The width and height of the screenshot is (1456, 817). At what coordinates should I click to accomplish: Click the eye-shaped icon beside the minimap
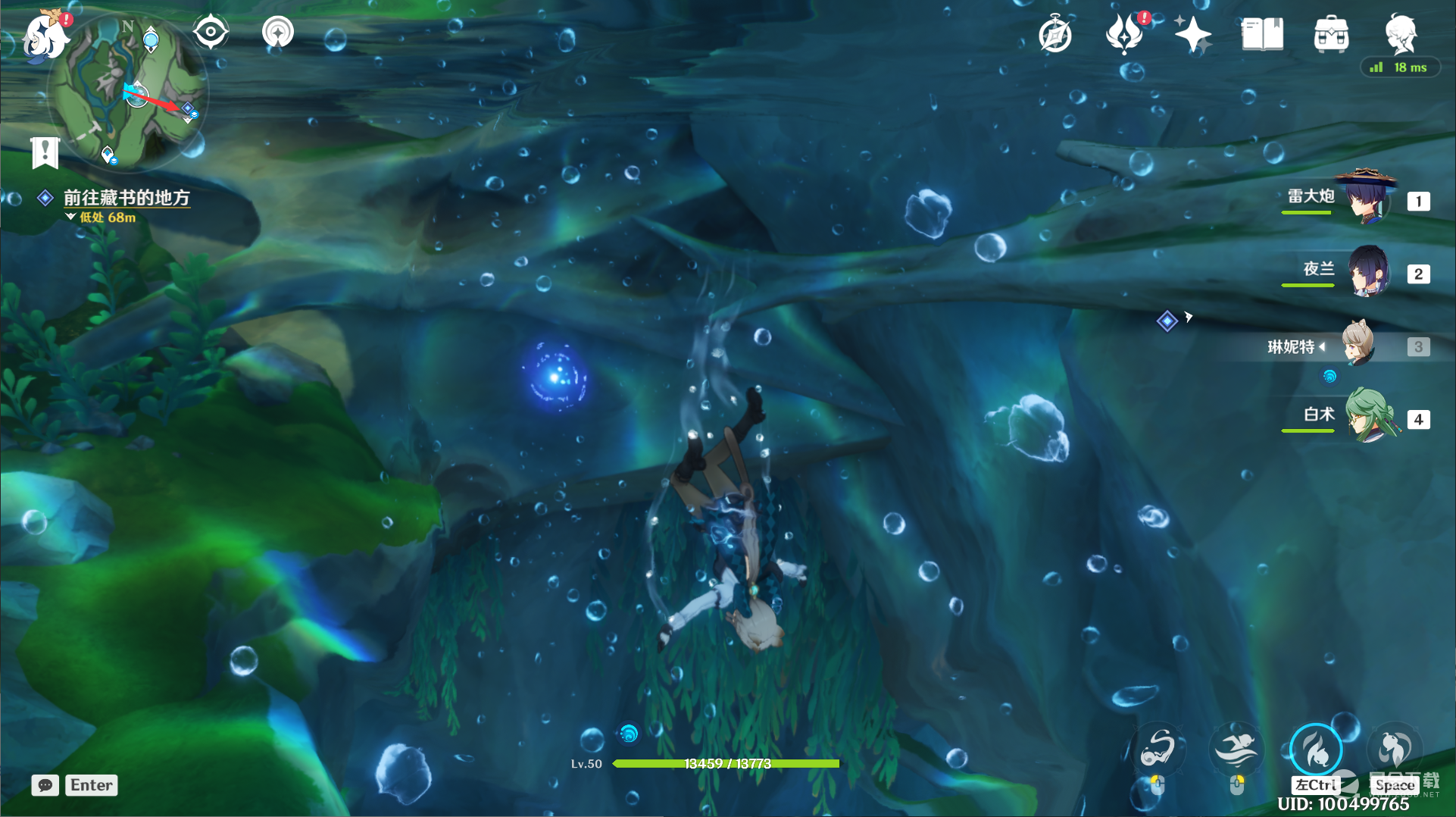pos(210,33)
